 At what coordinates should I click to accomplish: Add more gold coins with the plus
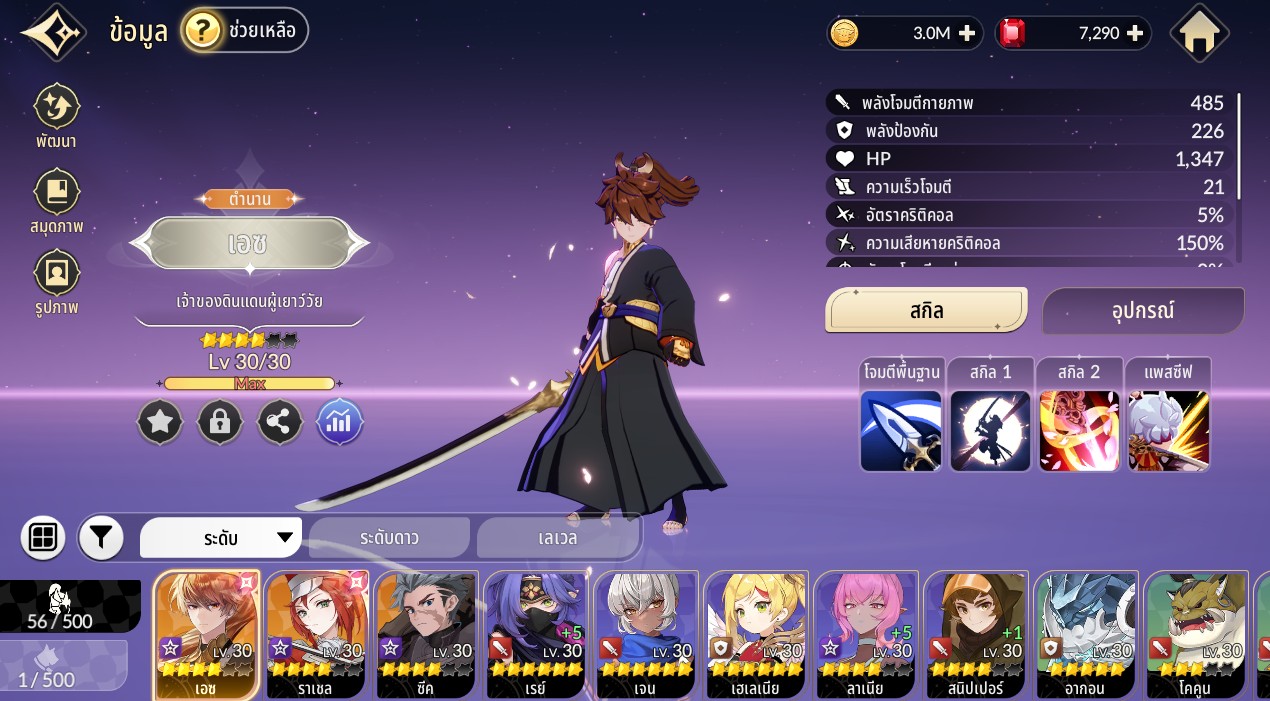click(967, 33)
